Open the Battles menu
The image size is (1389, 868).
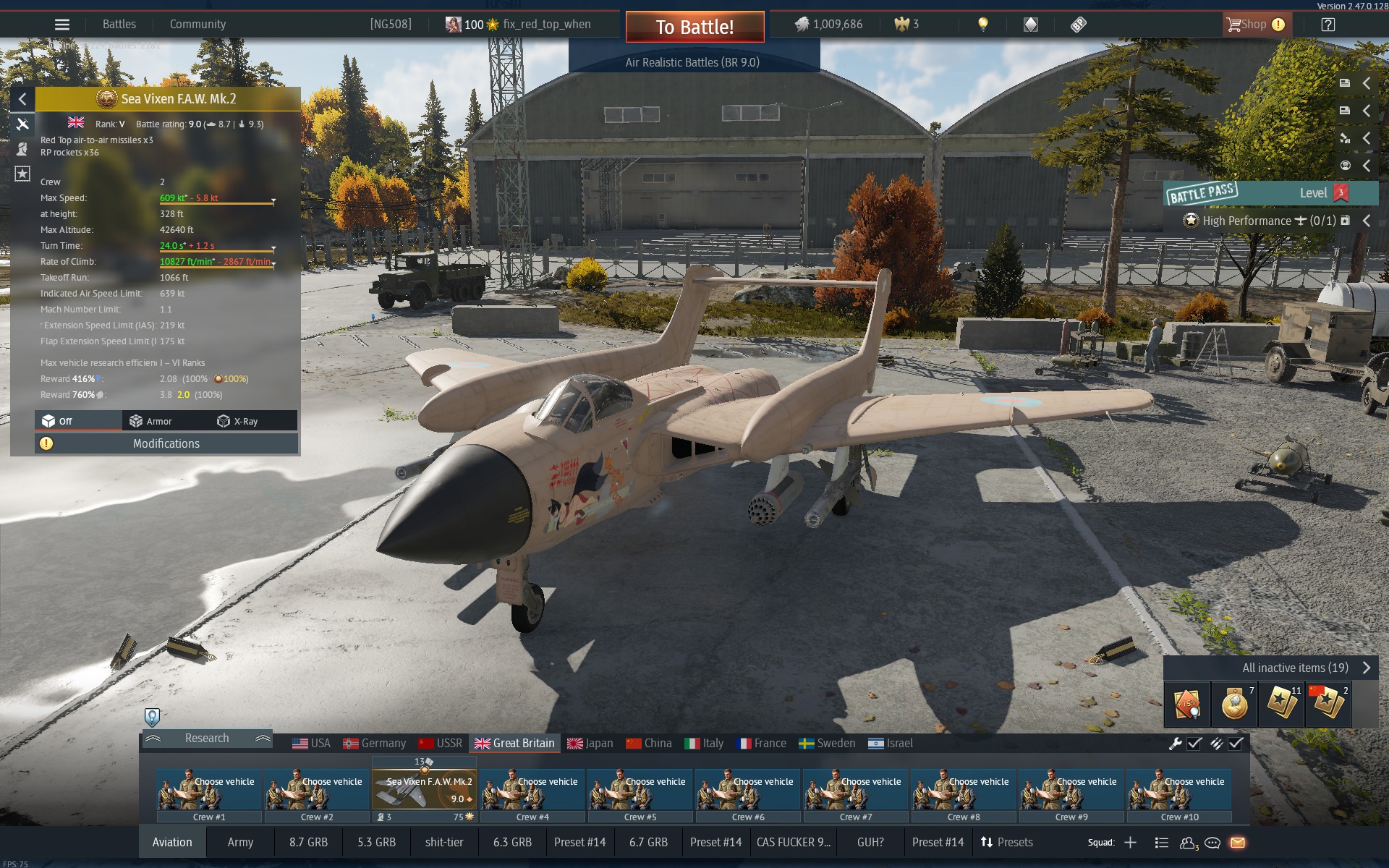click(119, 24)
